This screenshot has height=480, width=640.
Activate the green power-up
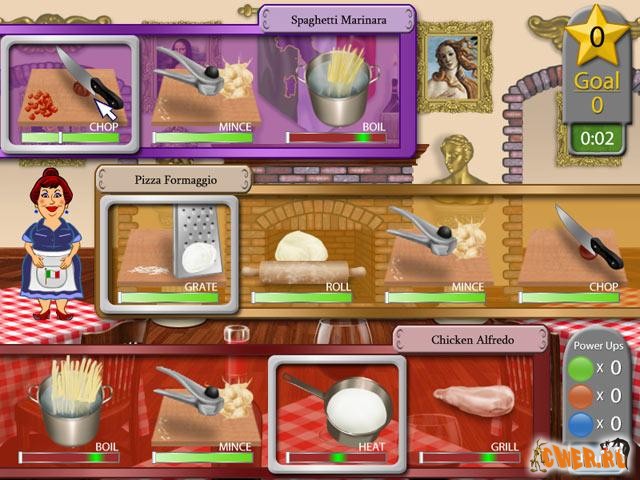click(x=581, y=367)
